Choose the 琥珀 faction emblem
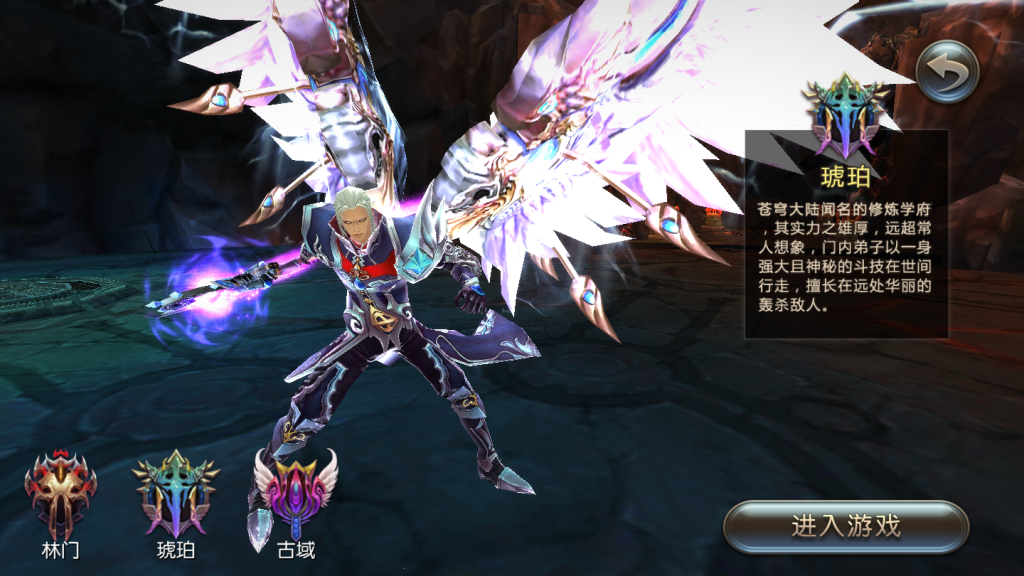This screenshot has width=1024, height=576. [176, 494]
